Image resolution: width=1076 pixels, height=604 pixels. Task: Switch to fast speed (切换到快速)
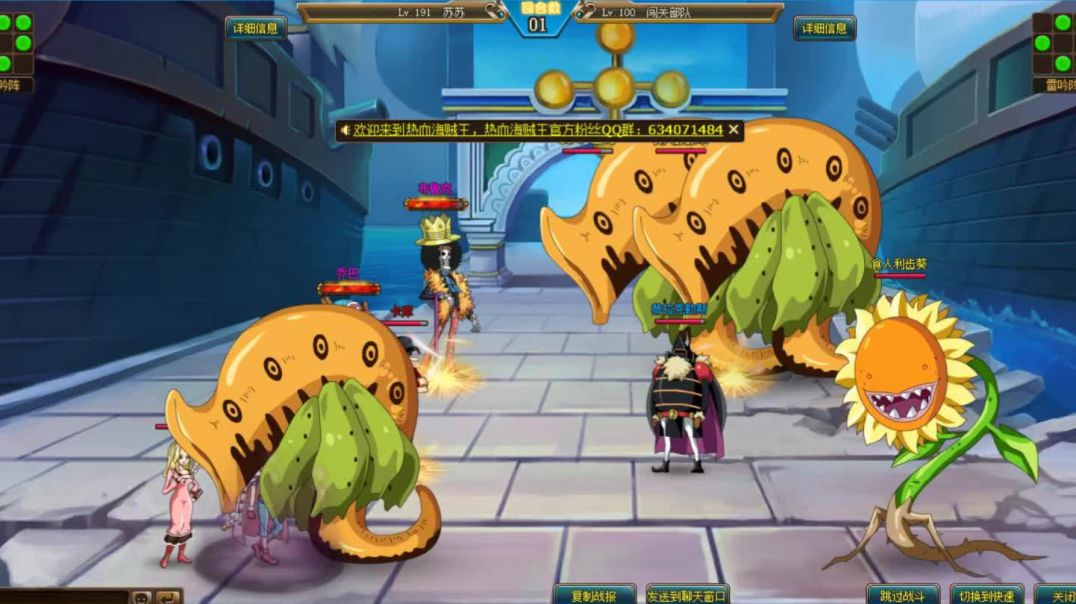(x=985, y=595)
